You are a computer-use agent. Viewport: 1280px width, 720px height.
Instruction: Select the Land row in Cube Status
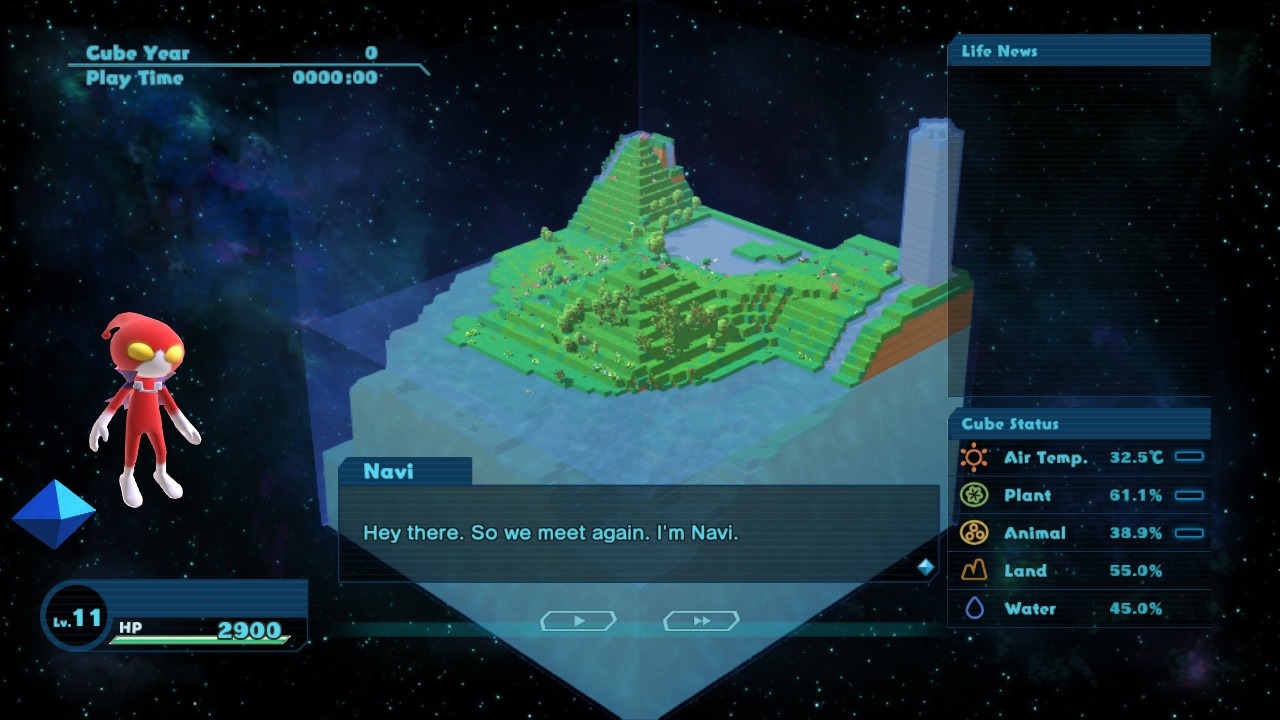point(1078,571)
